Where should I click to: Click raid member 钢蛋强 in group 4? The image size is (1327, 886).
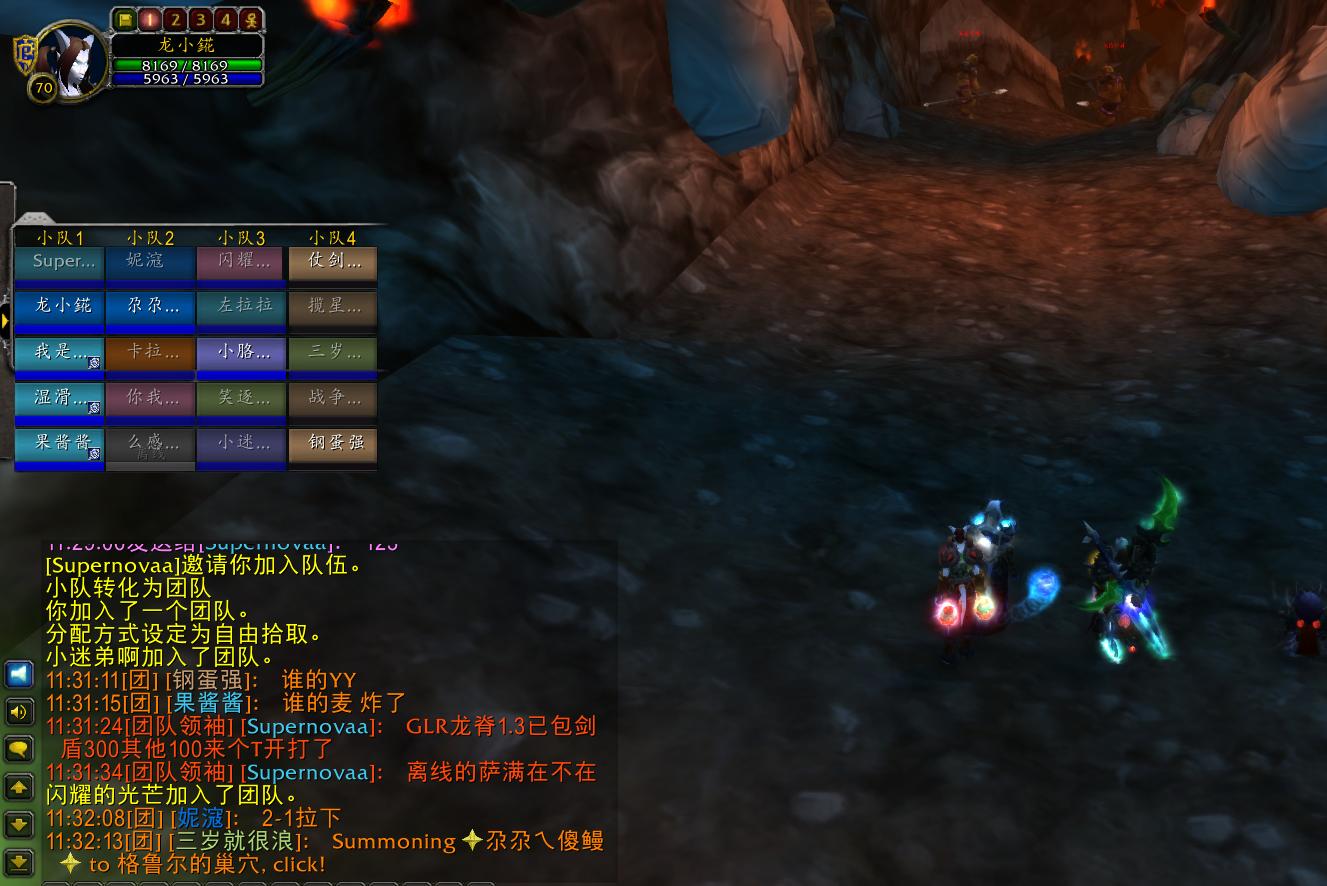(332, 444)
